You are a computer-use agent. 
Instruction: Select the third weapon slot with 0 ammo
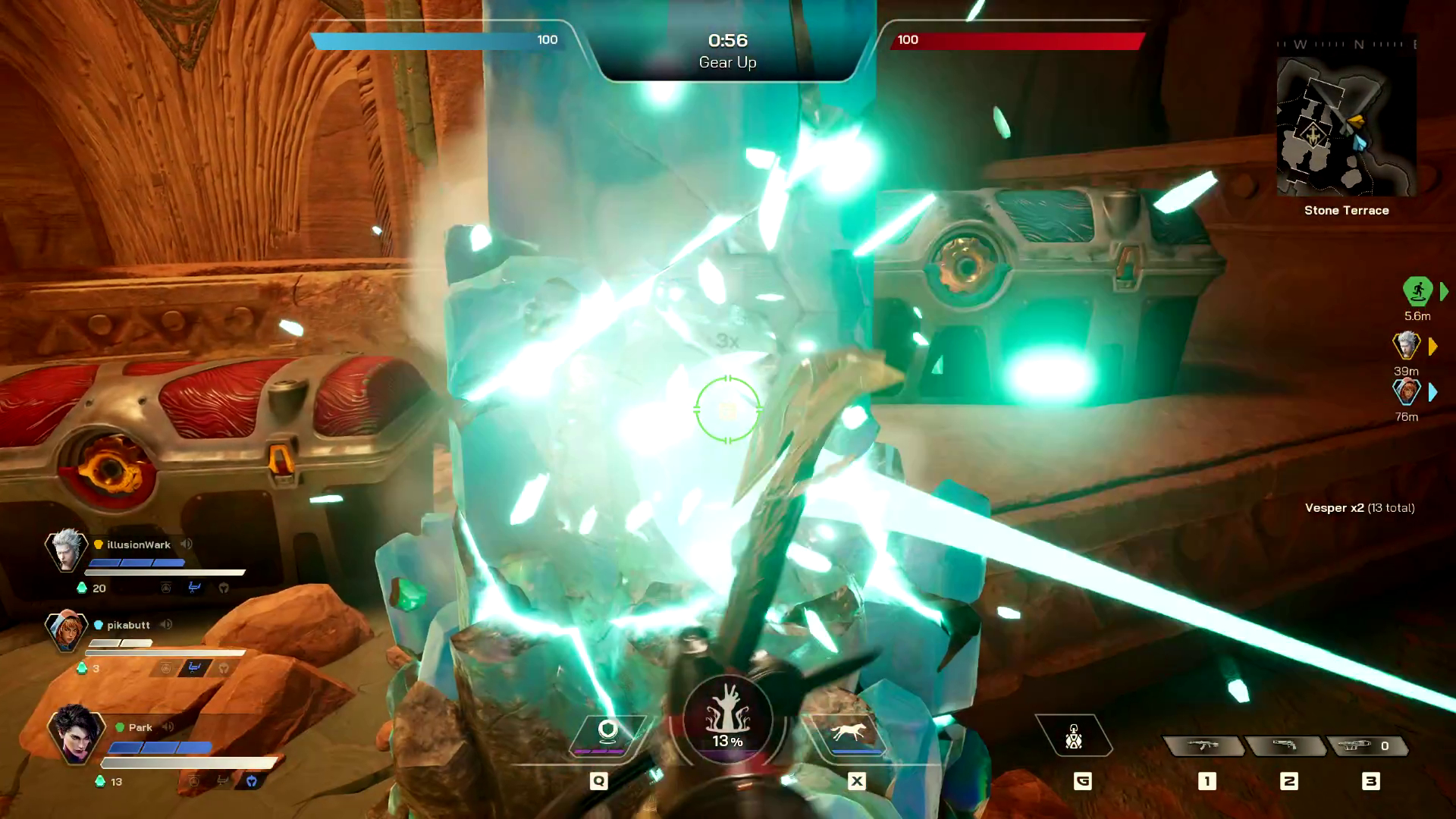coord(1367,746)
